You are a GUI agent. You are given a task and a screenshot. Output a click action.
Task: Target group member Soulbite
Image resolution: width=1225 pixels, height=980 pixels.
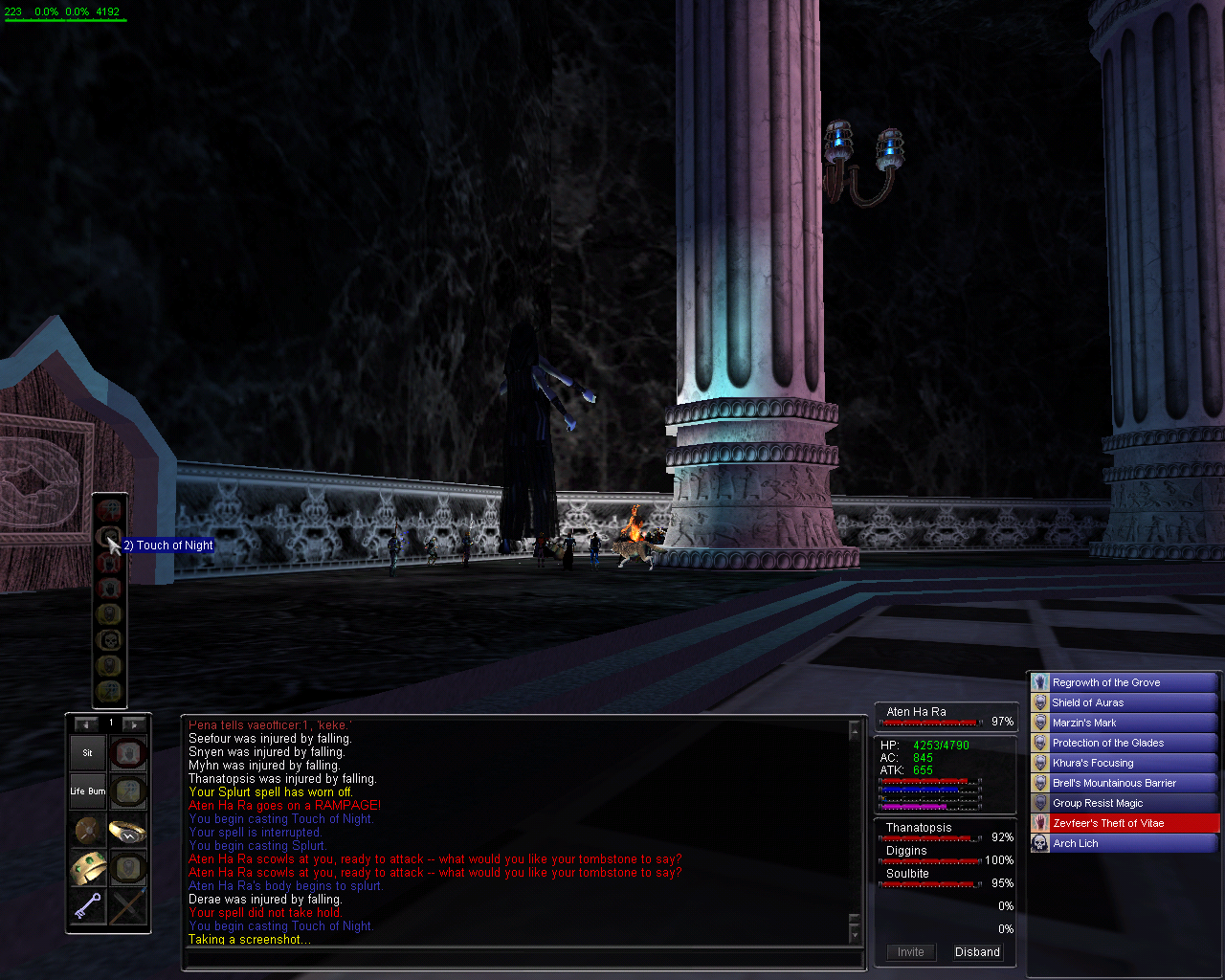(907, 874)
